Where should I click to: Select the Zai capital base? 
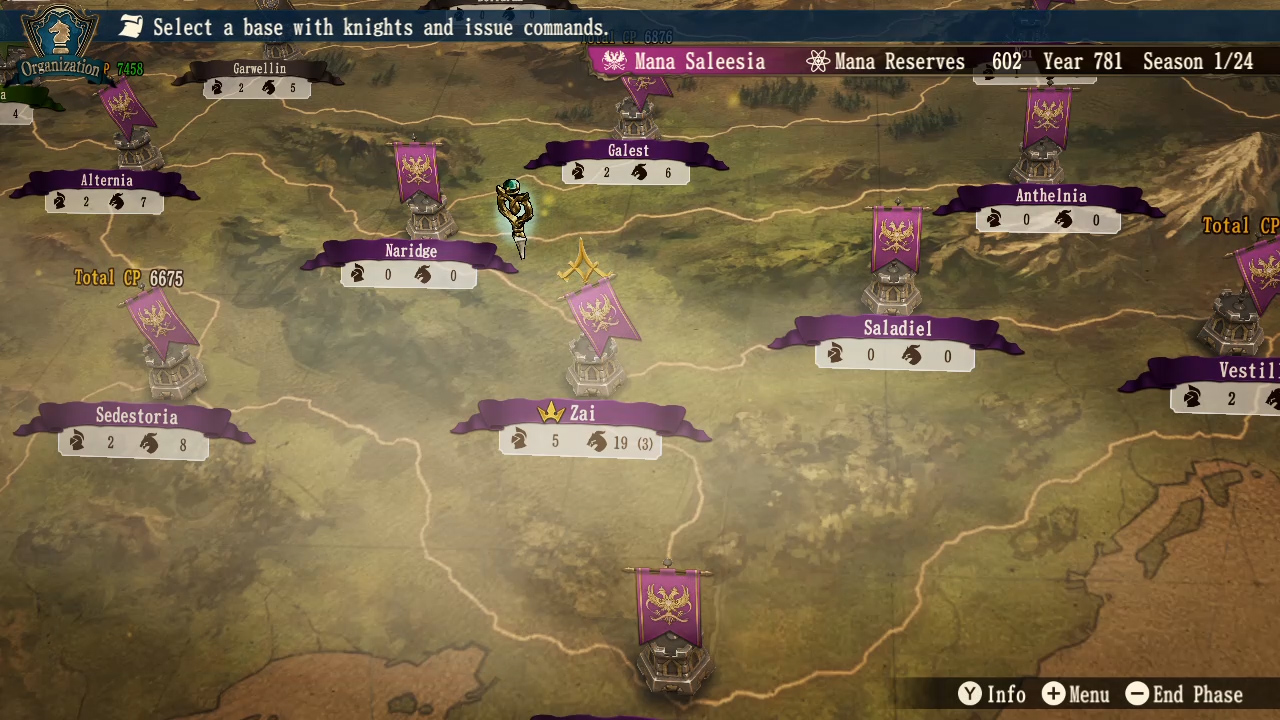[x=582, y=414]
